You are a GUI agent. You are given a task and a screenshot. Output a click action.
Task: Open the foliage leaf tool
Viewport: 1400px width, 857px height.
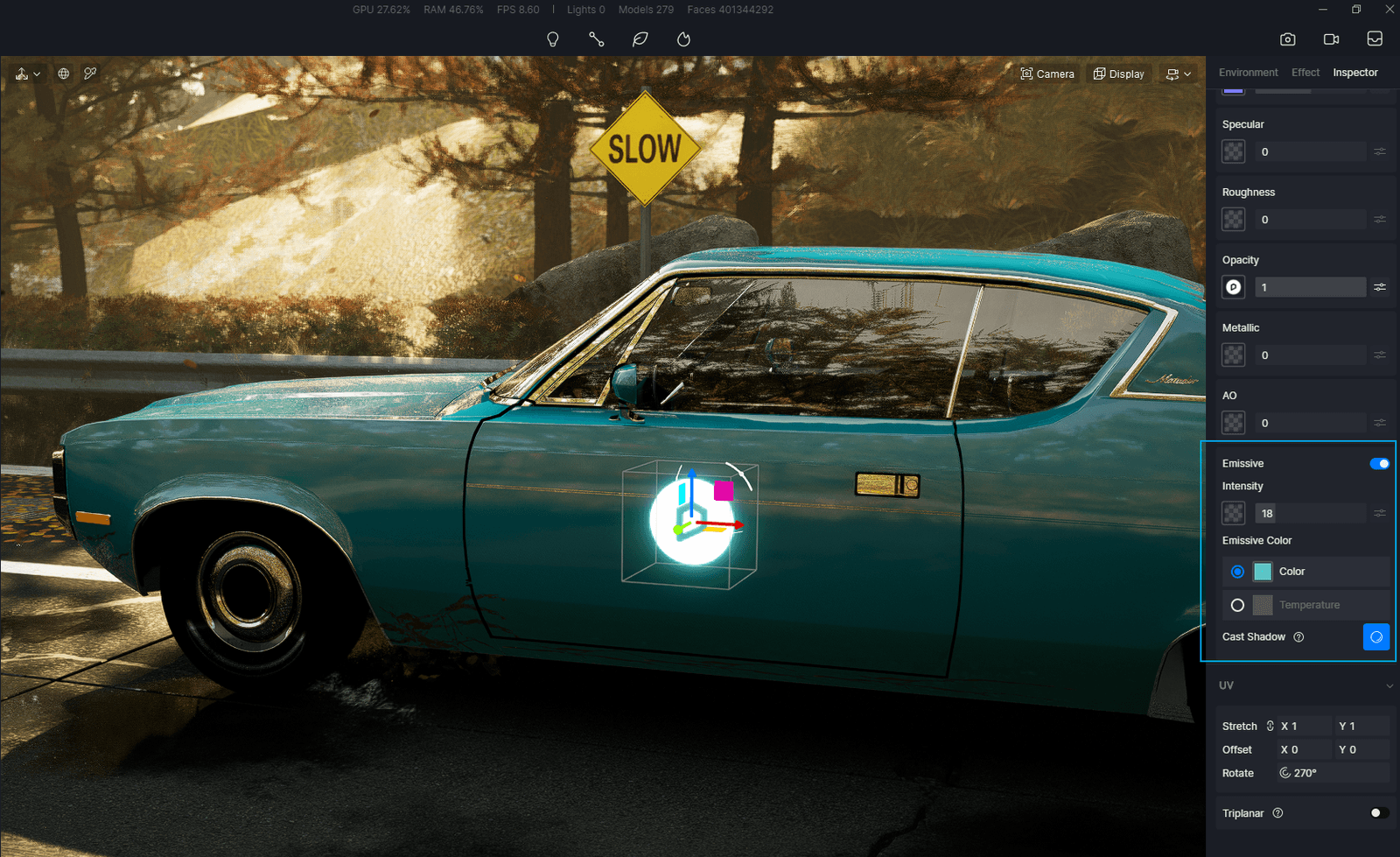click(640, 39)
